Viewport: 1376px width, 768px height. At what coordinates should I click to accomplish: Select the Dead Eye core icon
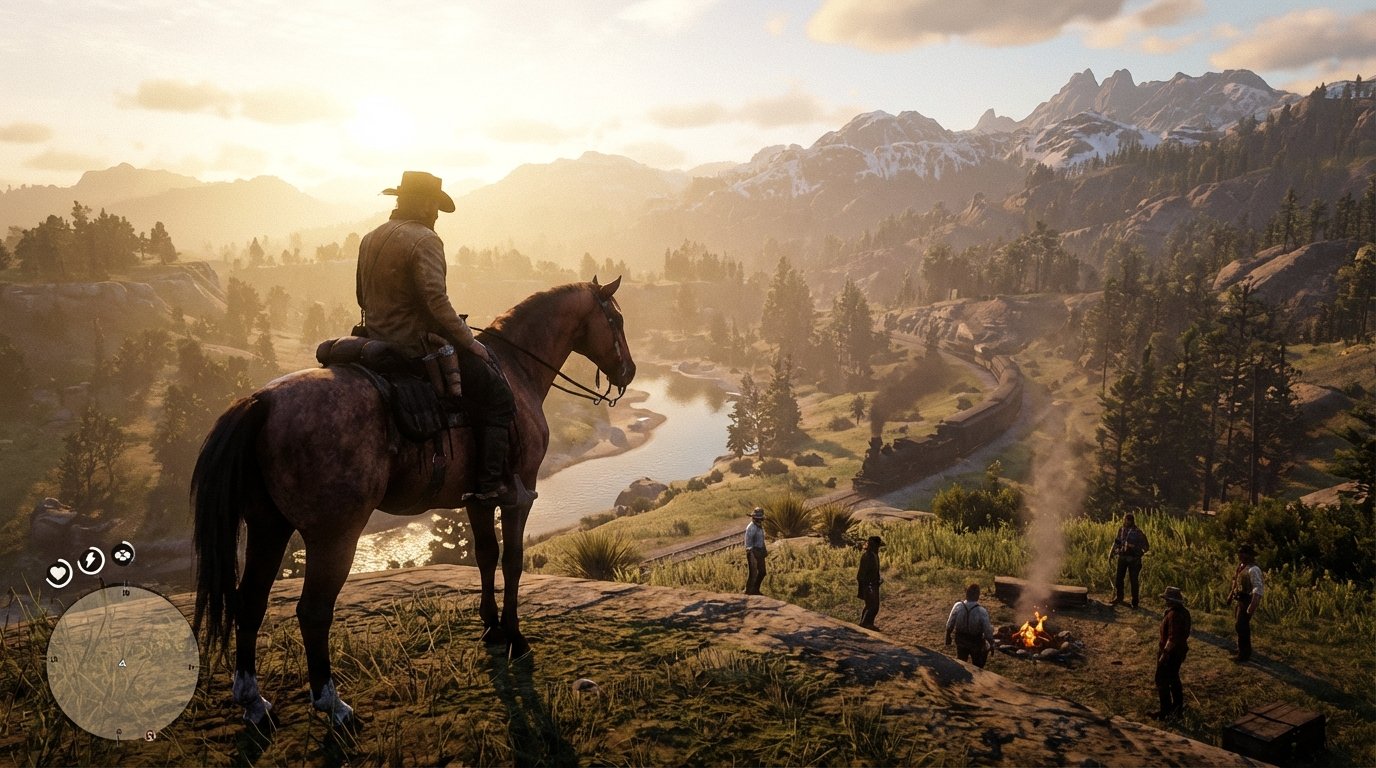tap(122, 556)
